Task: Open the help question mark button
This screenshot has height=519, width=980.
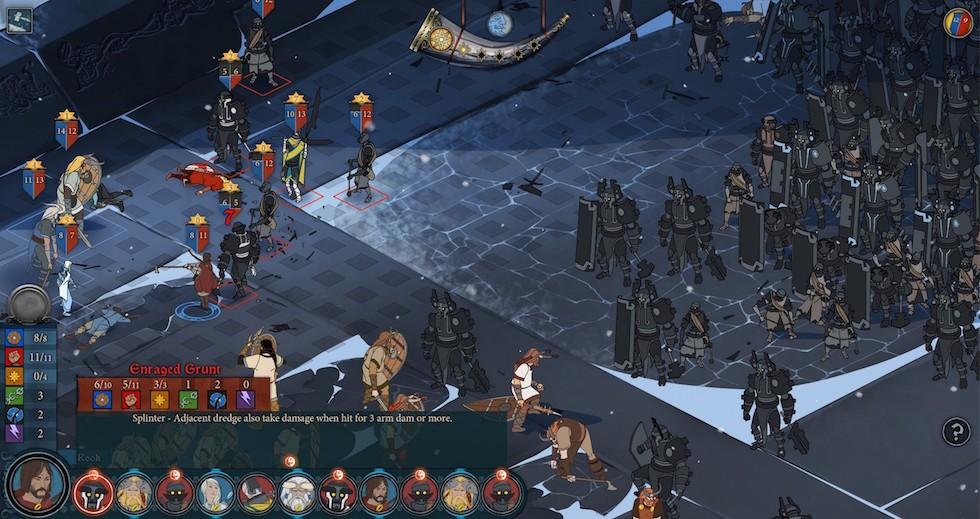Action: click(956, 431)
